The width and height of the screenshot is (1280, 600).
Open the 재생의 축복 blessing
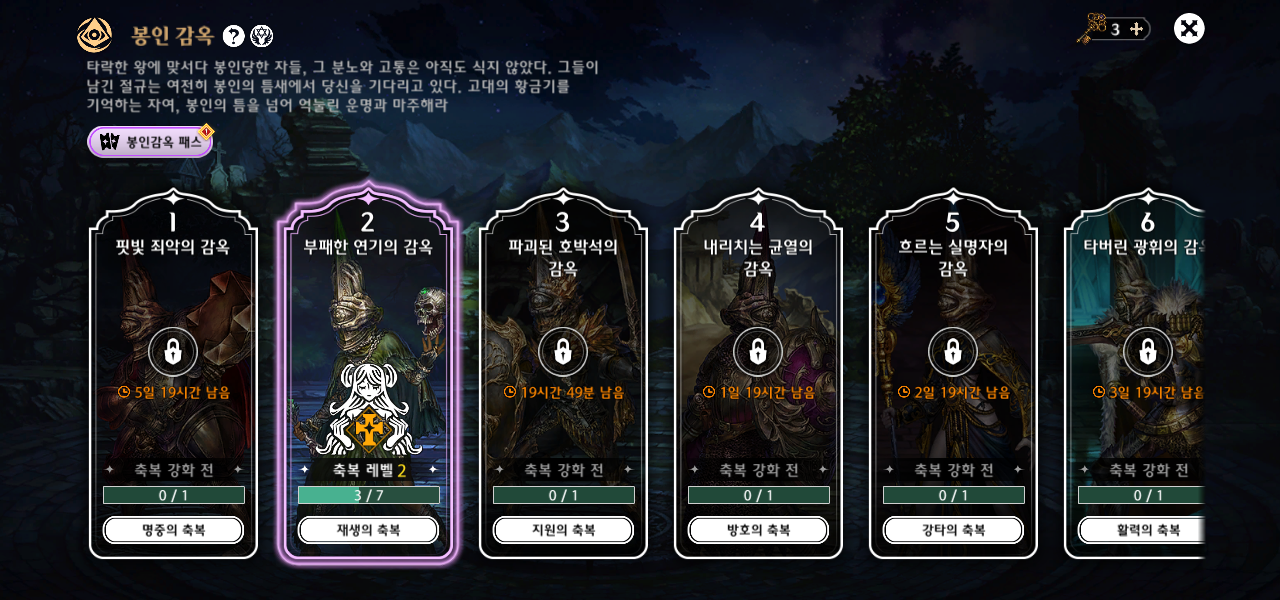click(x=368, y=530)
